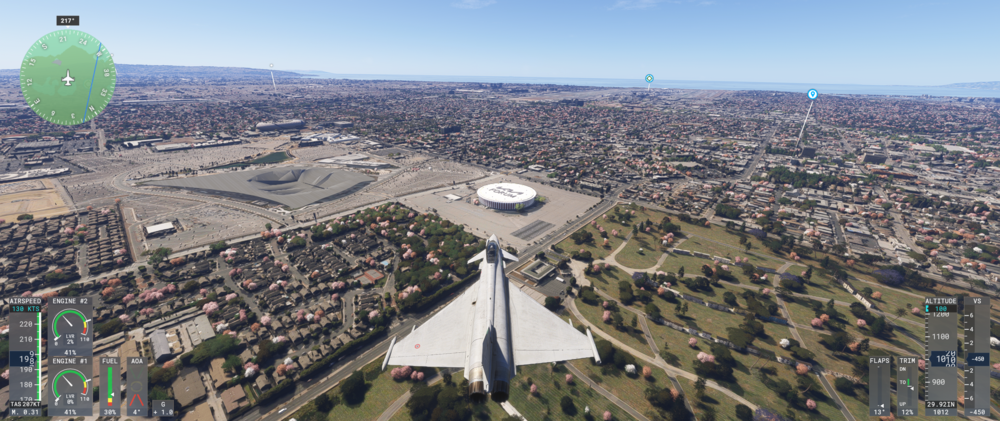Click the circular green compass minimap
Image resolution: width=1000 pixels, height=421 pixels.
(x=68, y=78)
